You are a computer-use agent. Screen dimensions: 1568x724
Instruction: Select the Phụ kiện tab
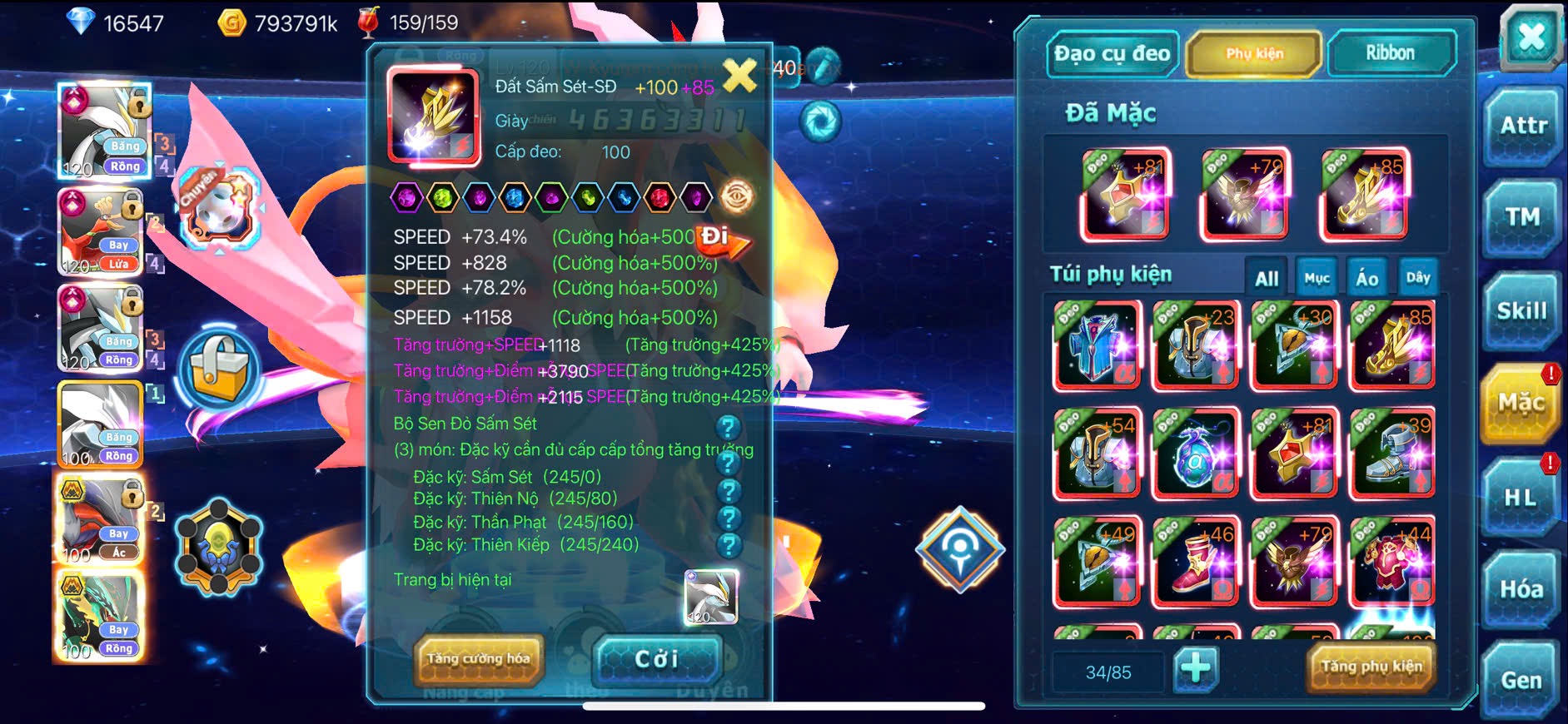tap(1254, 54)
